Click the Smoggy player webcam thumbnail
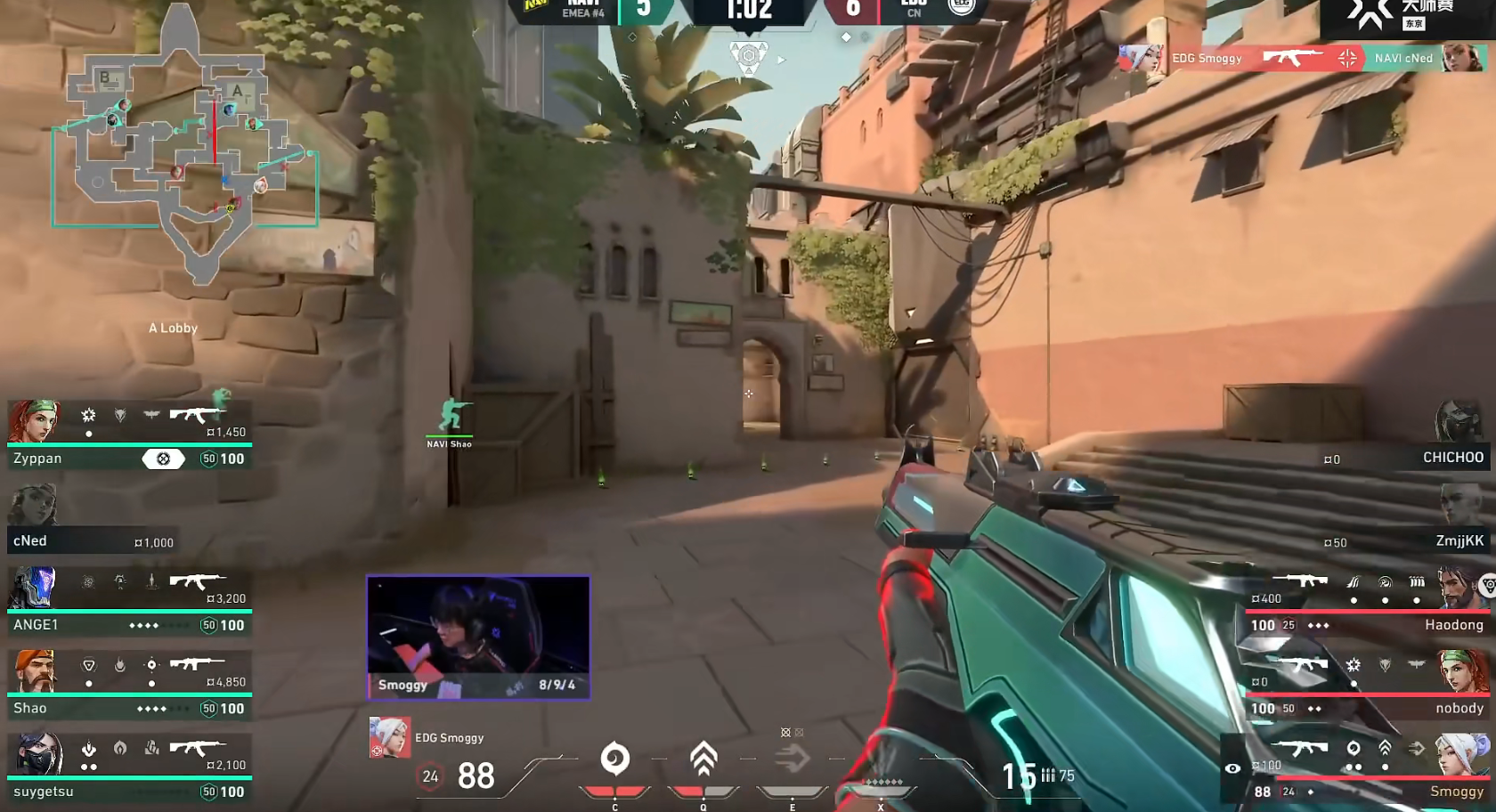 [478, 637]
